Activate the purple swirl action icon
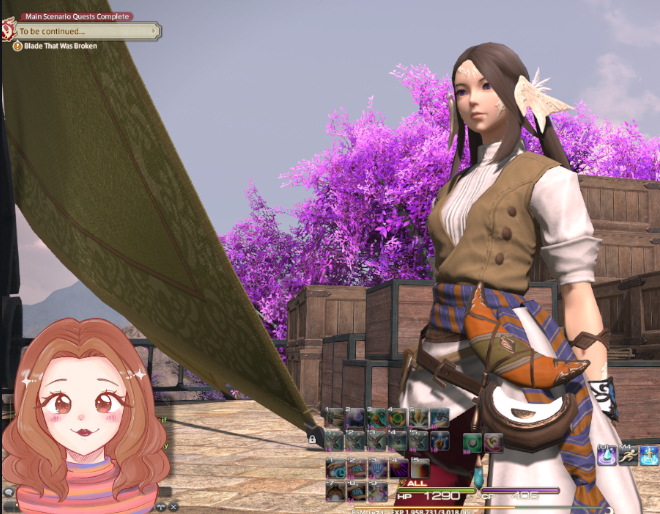 pos(398,466)
